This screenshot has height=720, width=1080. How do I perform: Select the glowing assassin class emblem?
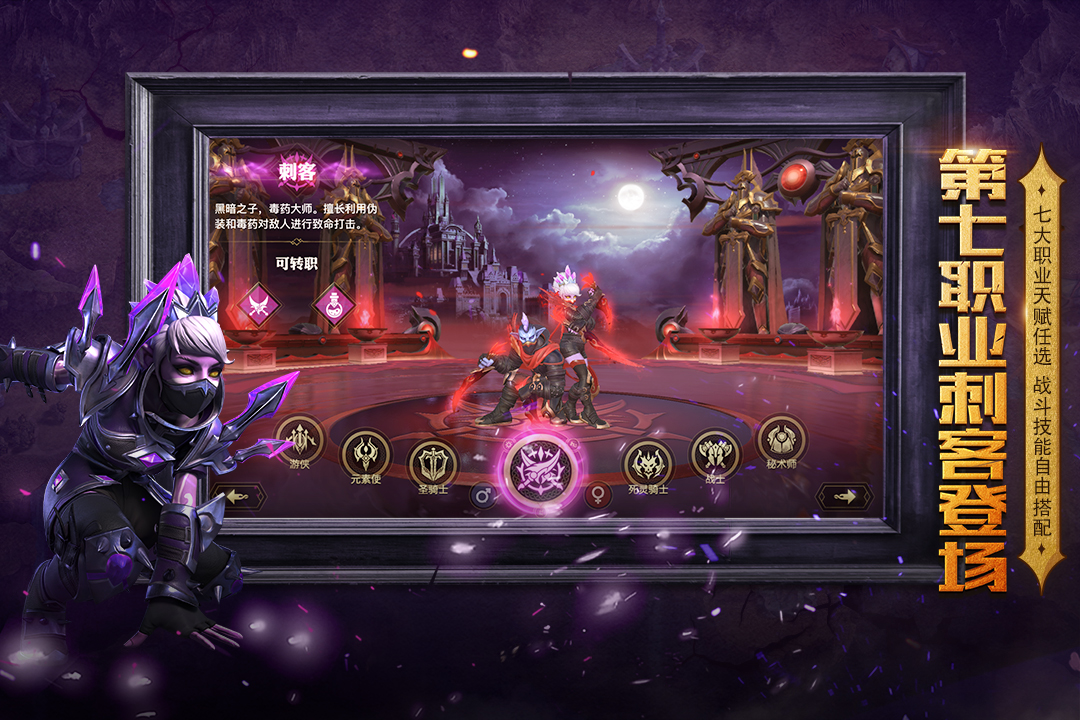[540, 470]
